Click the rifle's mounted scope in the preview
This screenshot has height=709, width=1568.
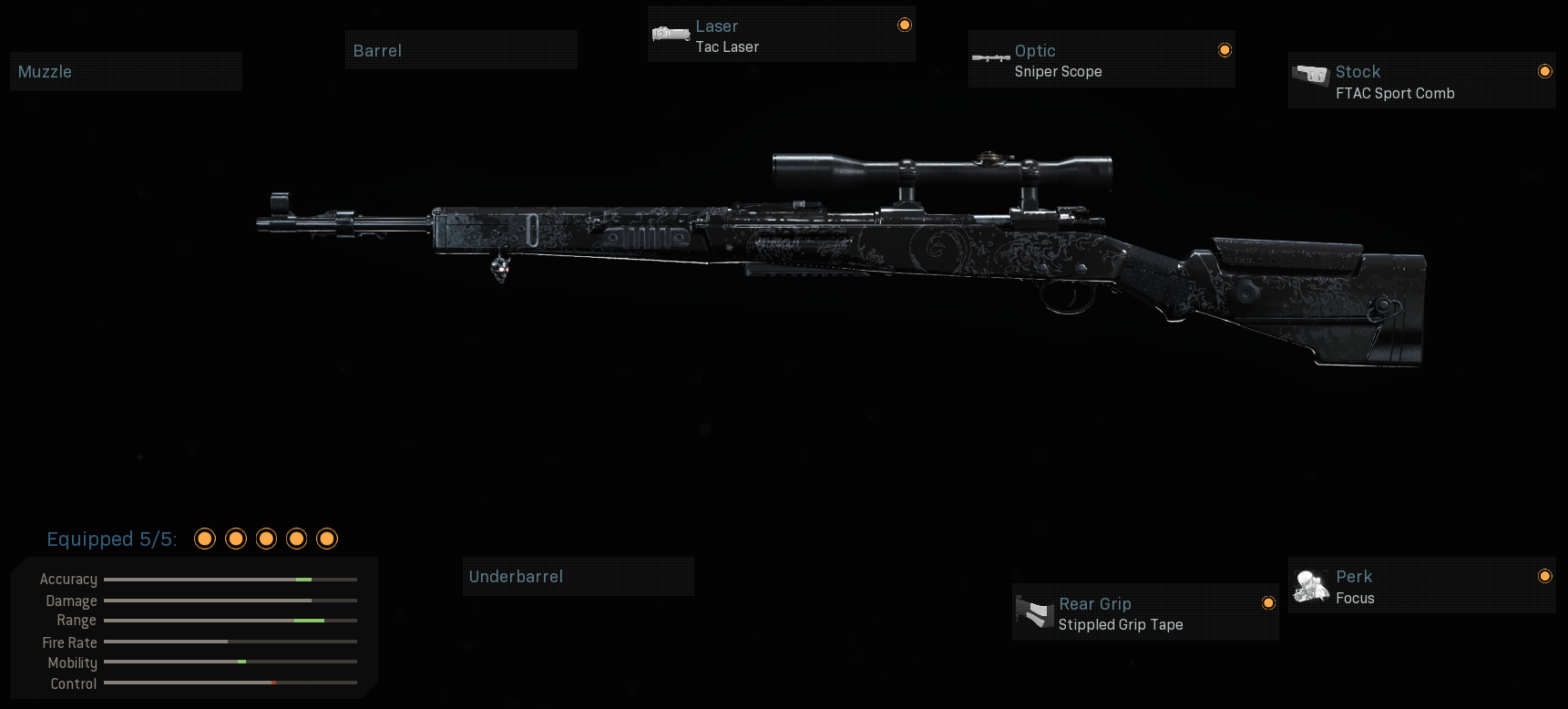tap(943, 164)
